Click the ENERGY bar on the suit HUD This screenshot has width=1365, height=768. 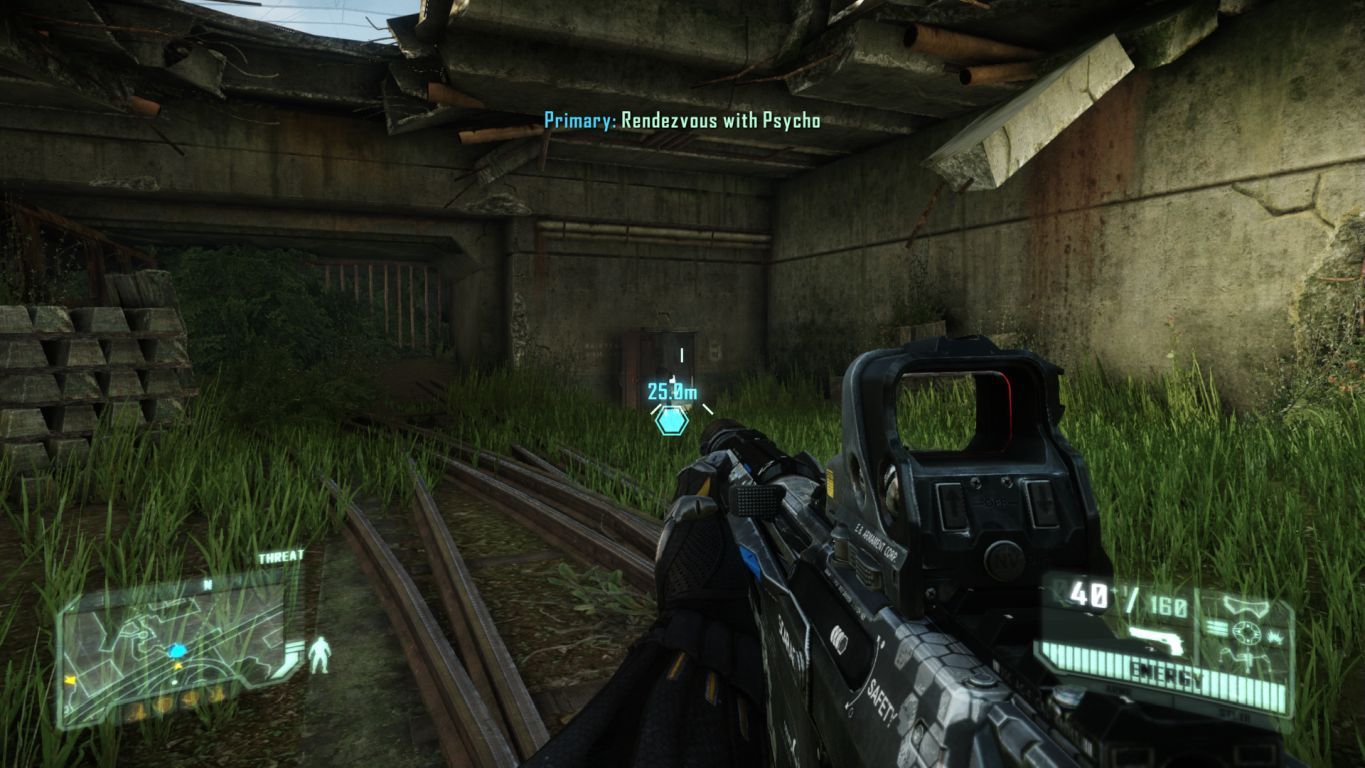pyautogui.click(x=1167, y=672)
